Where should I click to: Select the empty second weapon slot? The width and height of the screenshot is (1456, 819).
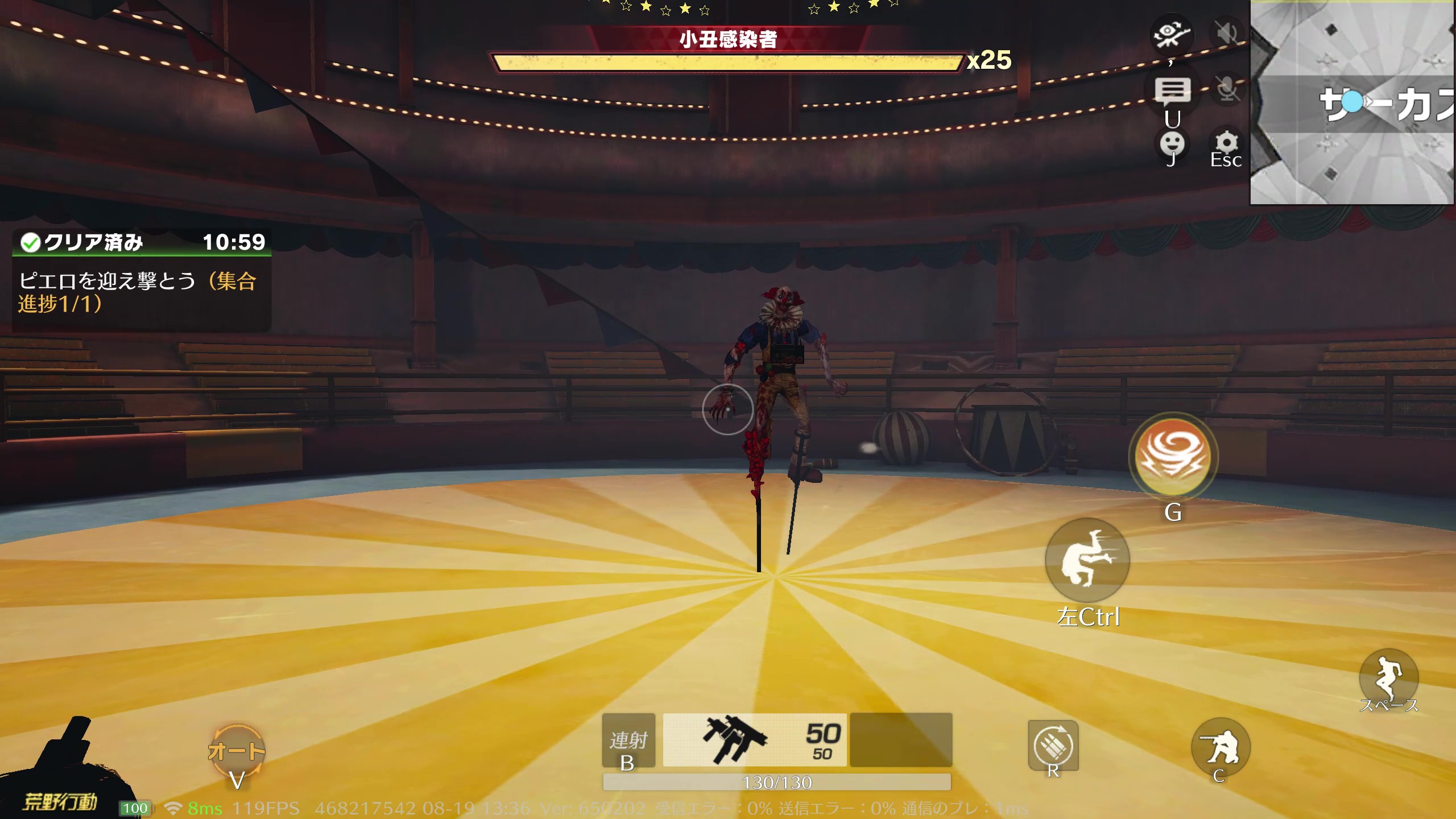[x=901, y=740]
